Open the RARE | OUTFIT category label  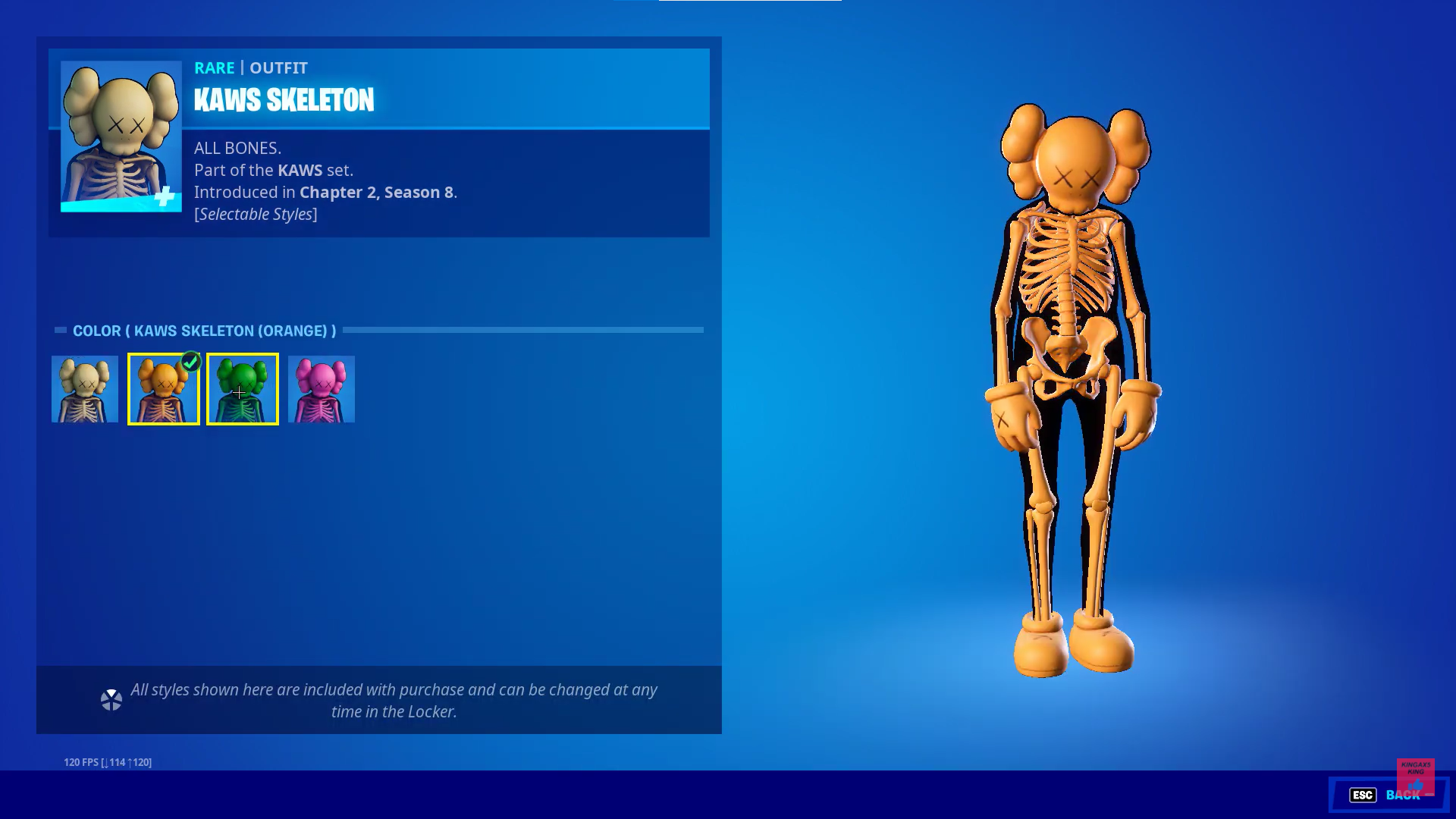251,67
